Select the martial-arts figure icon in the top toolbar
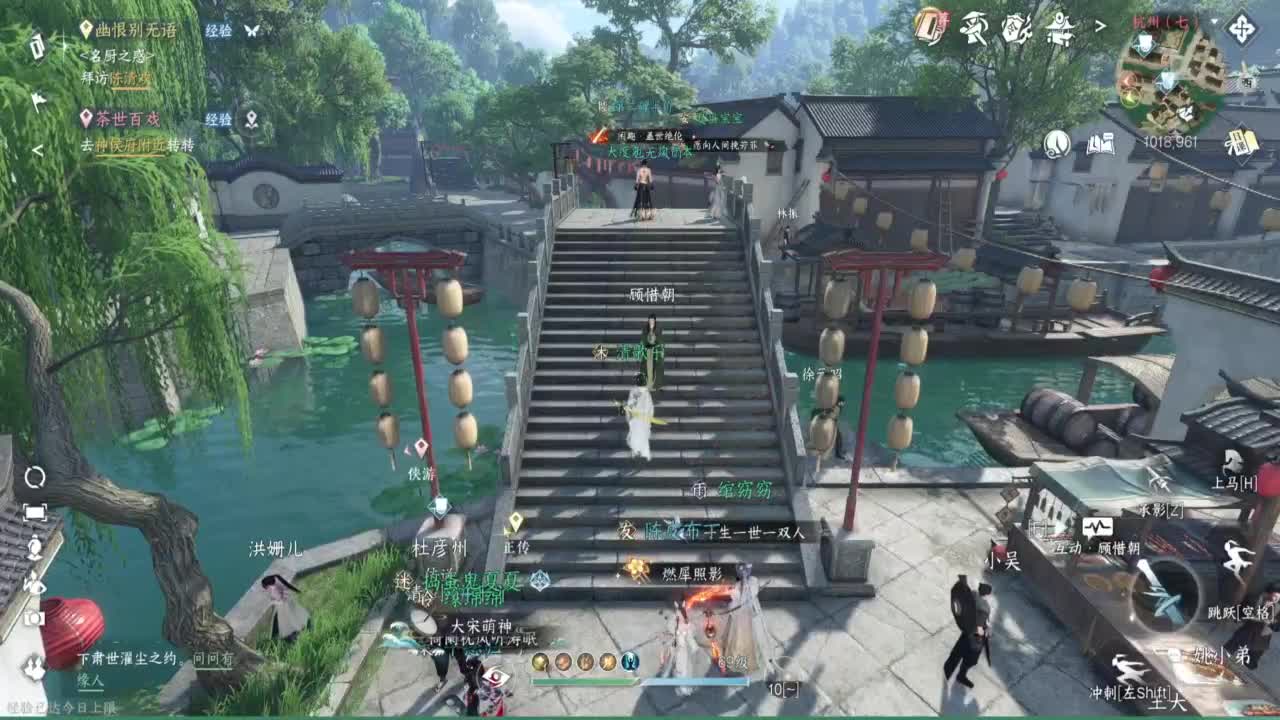The height and width of the screenshot is (720, 1280). pos(972,27)
